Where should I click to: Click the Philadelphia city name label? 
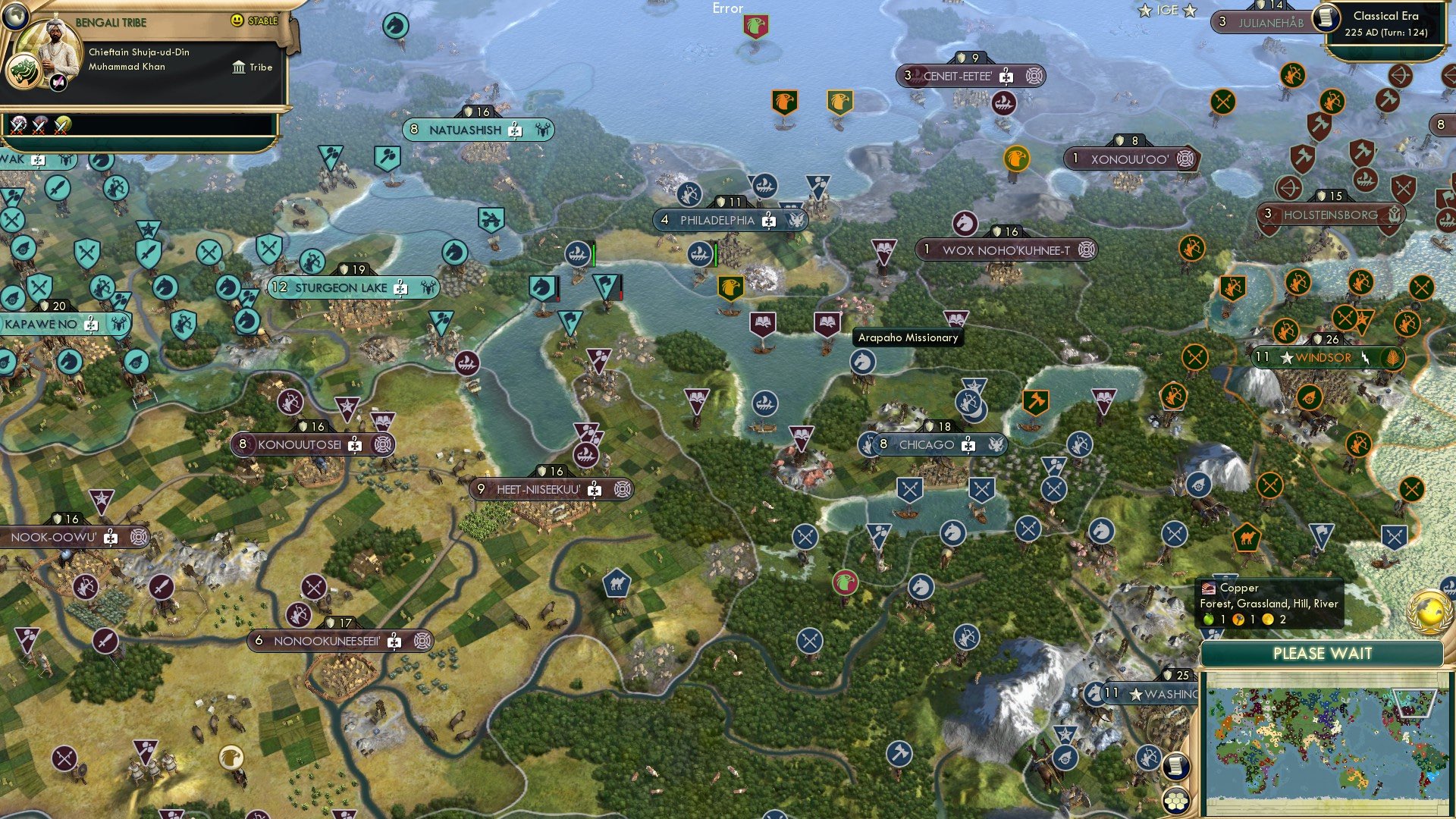pos(717,221)
